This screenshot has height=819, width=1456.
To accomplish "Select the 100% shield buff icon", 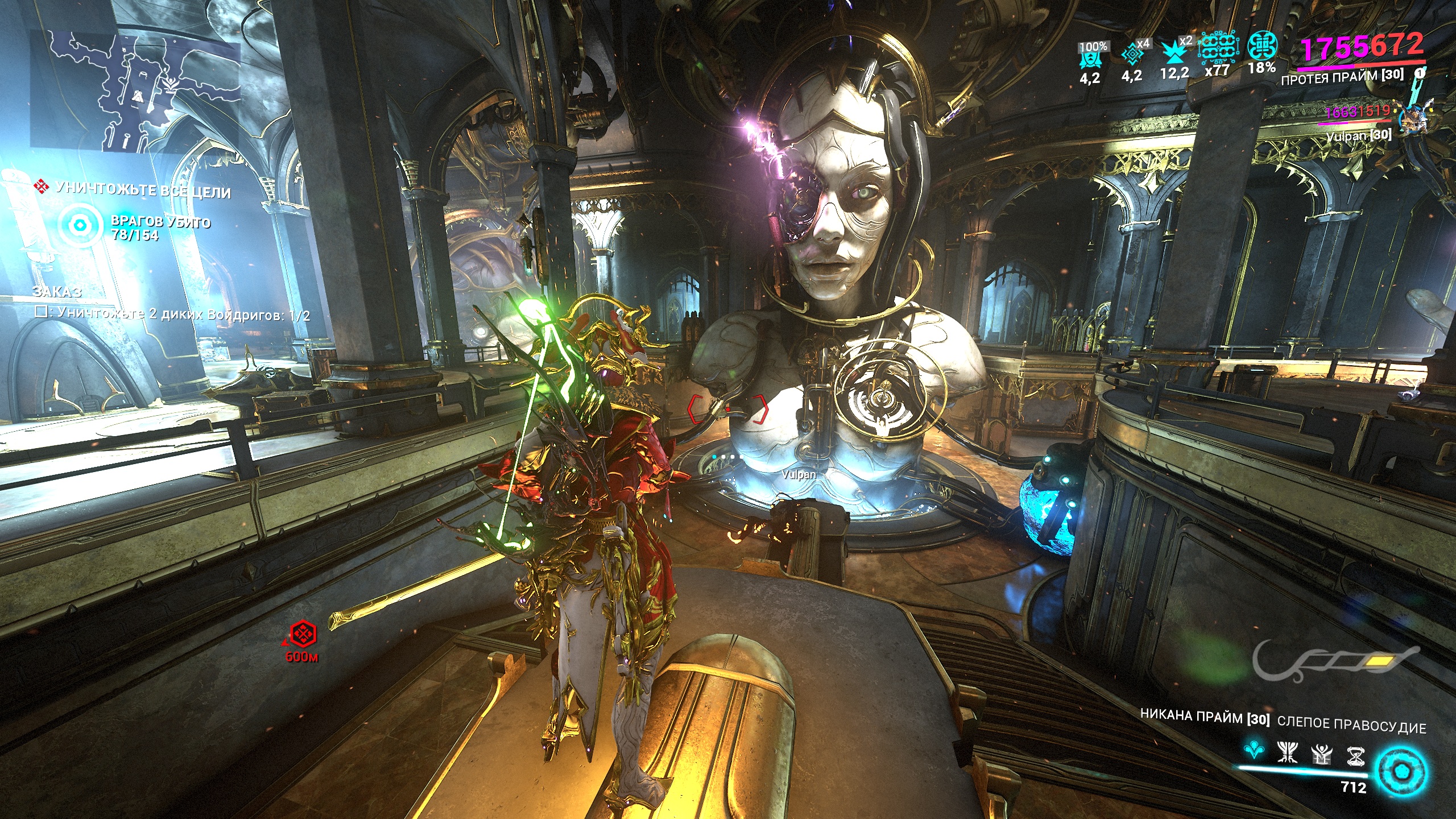I will 1091,55.
